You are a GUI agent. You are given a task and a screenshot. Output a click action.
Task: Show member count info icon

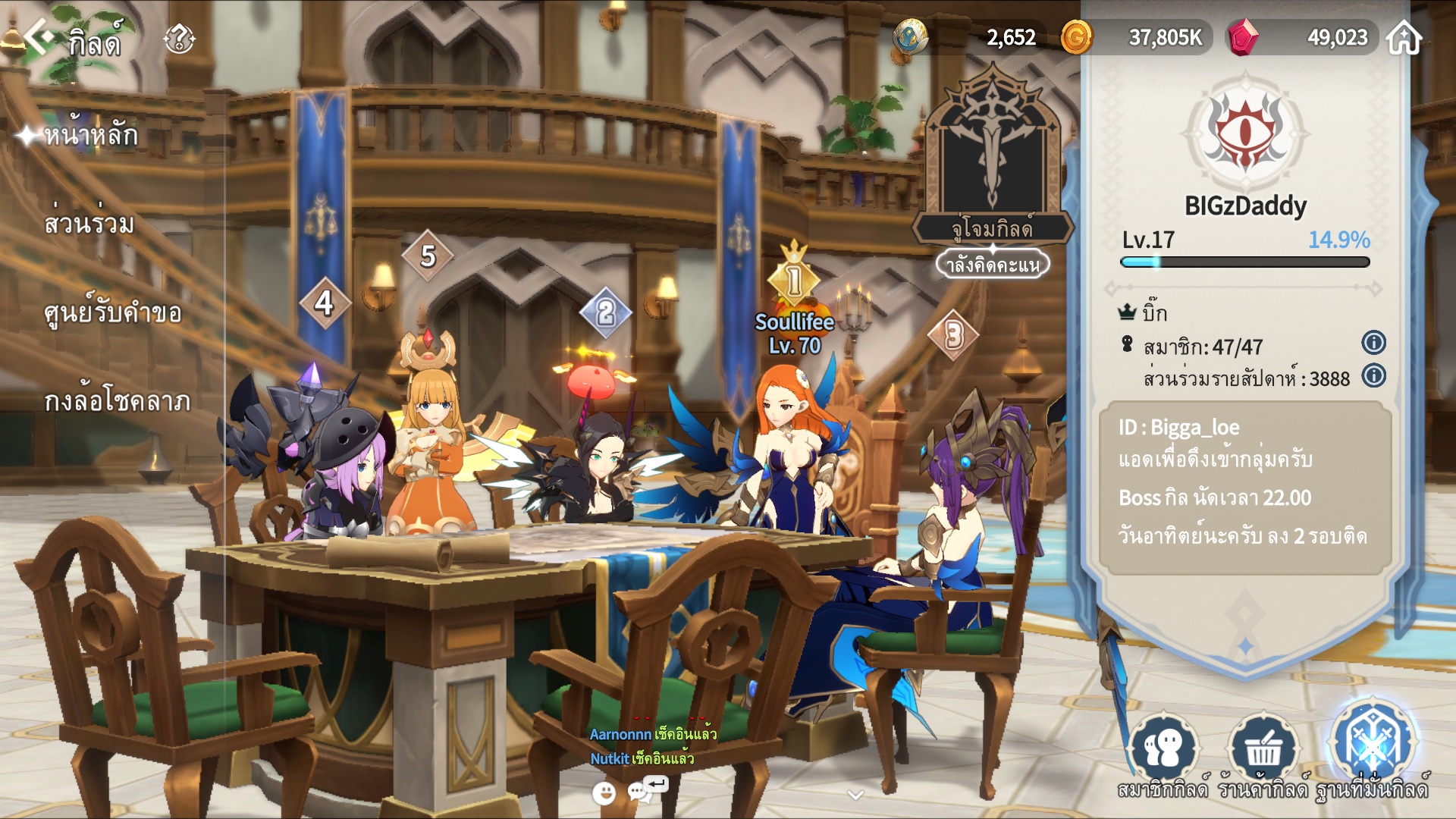pyautogui.click(x=1373, y=343)
